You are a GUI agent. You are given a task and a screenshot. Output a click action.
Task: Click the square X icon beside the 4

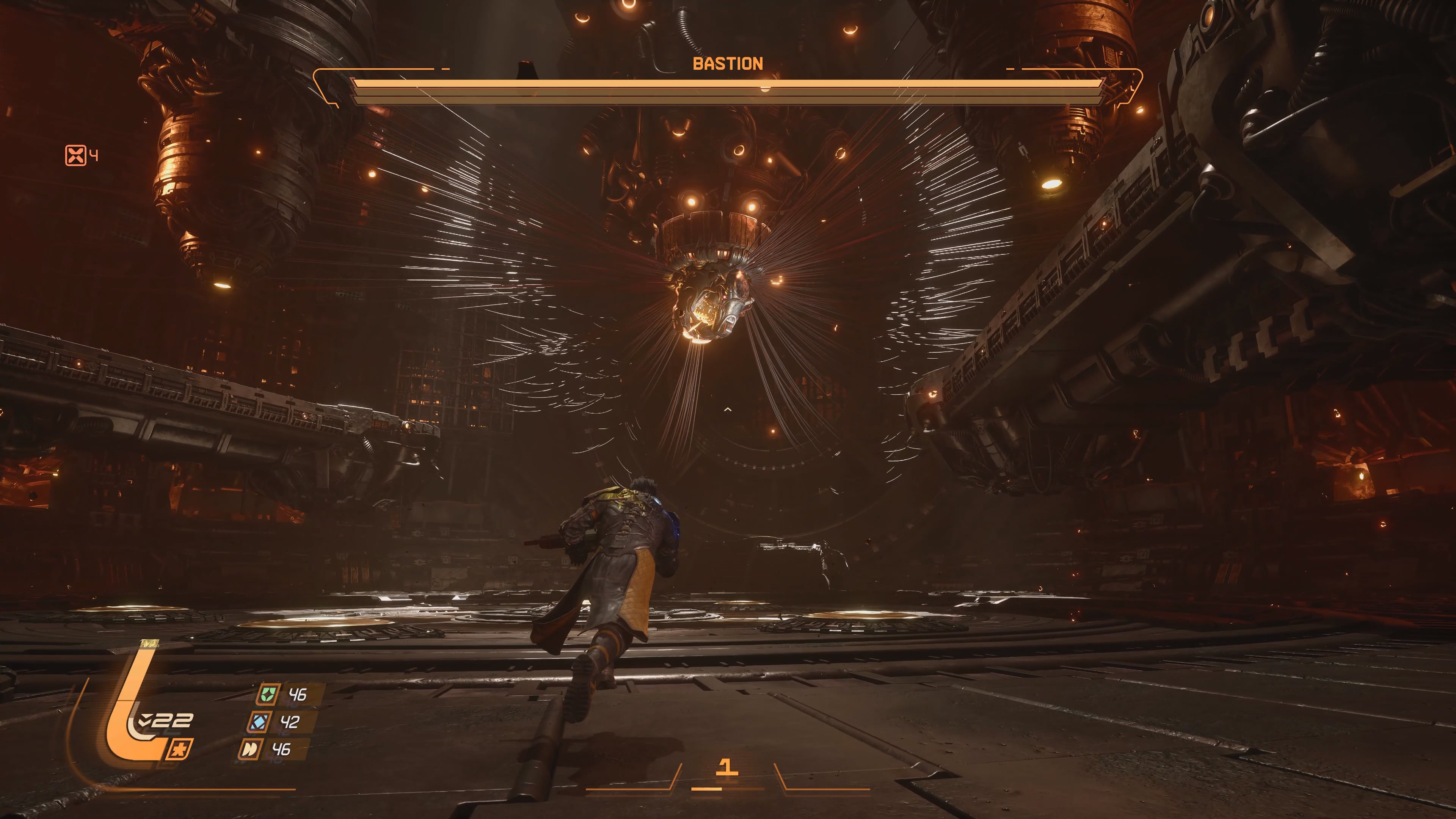(x=75, y=155)
